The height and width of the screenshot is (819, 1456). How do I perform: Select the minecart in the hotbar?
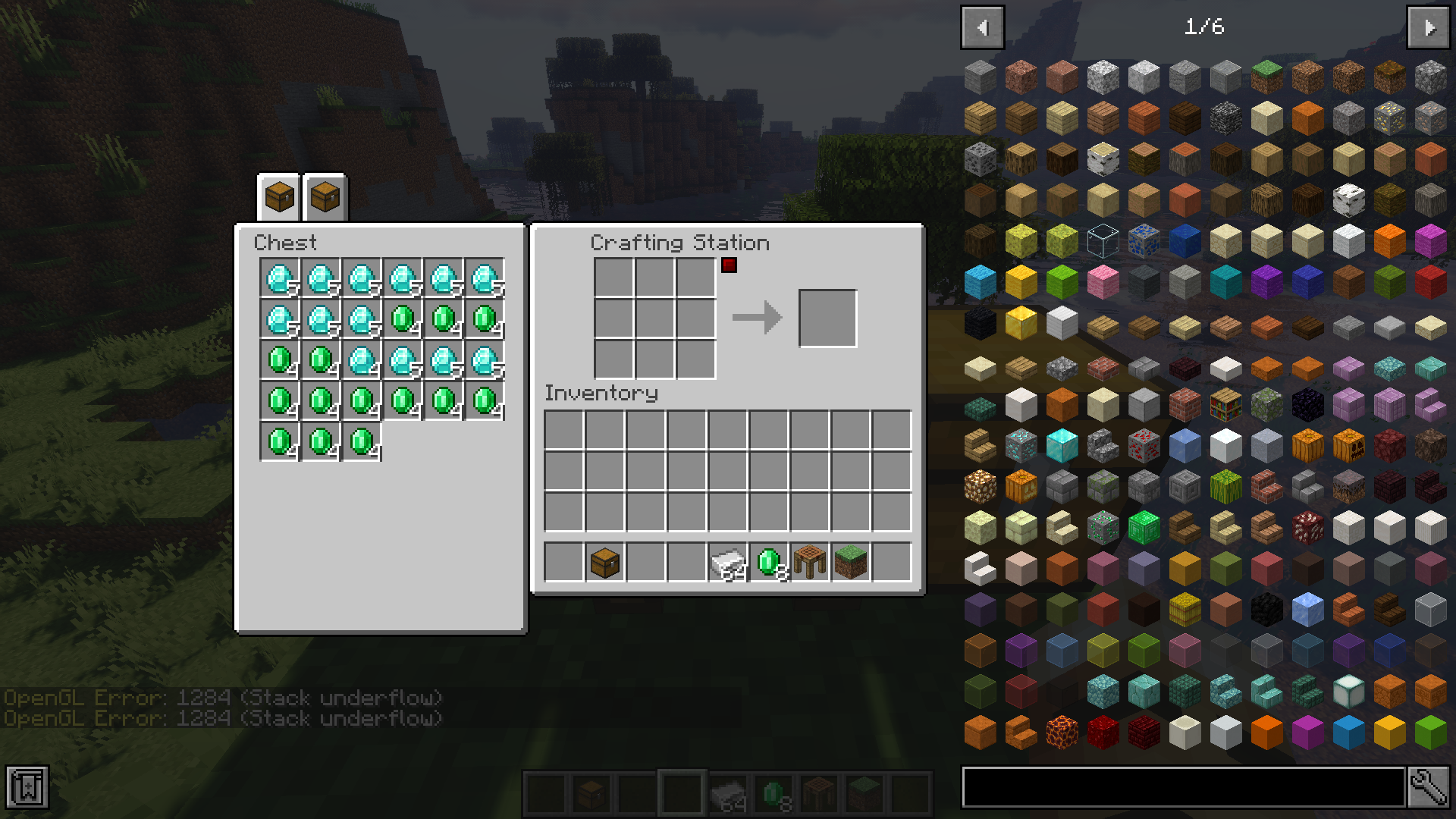730,794
